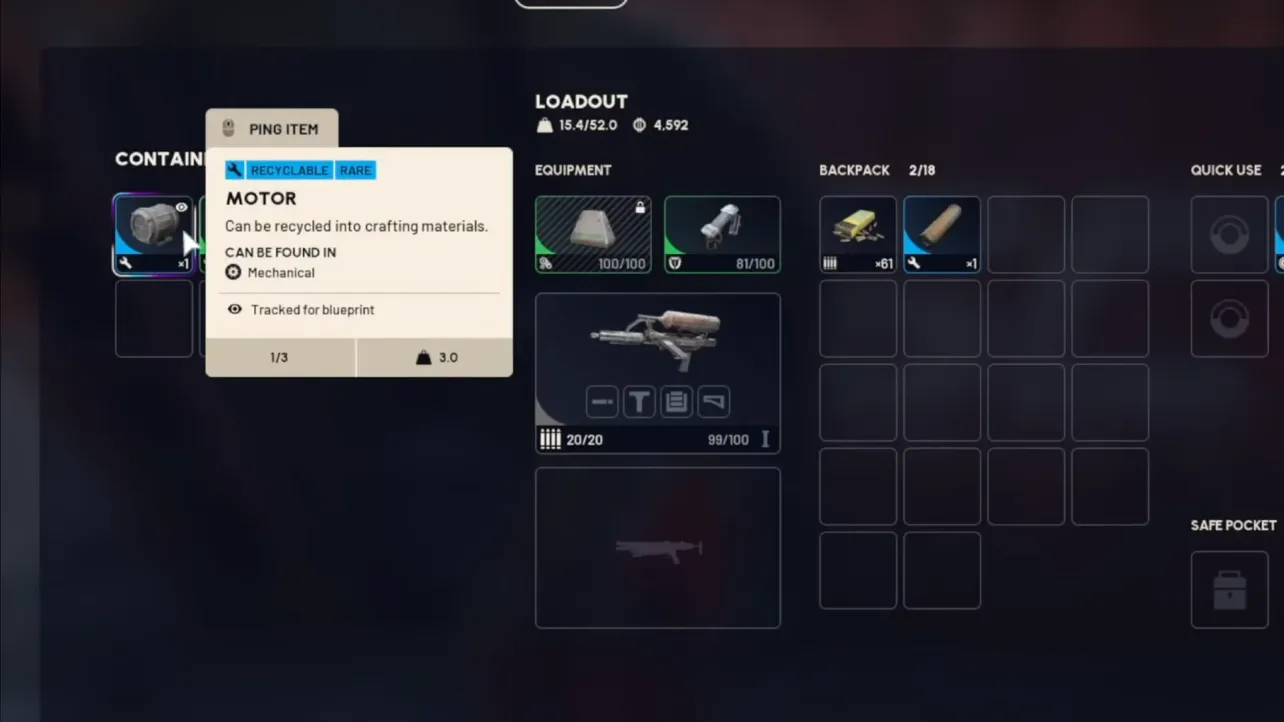The height and width of the screenshot is (722, 1284).
Task: Select the ammo box in the backpack
Action: pos(857,233)
